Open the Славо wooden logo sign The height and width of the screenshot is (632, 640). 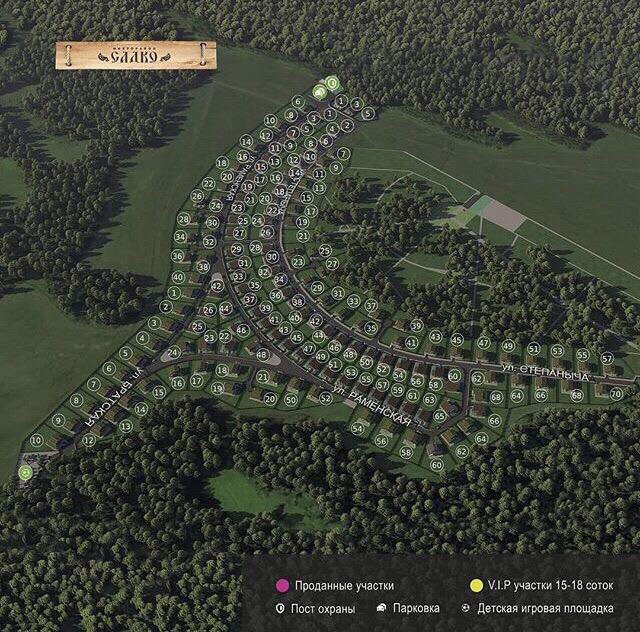(136, 56)
